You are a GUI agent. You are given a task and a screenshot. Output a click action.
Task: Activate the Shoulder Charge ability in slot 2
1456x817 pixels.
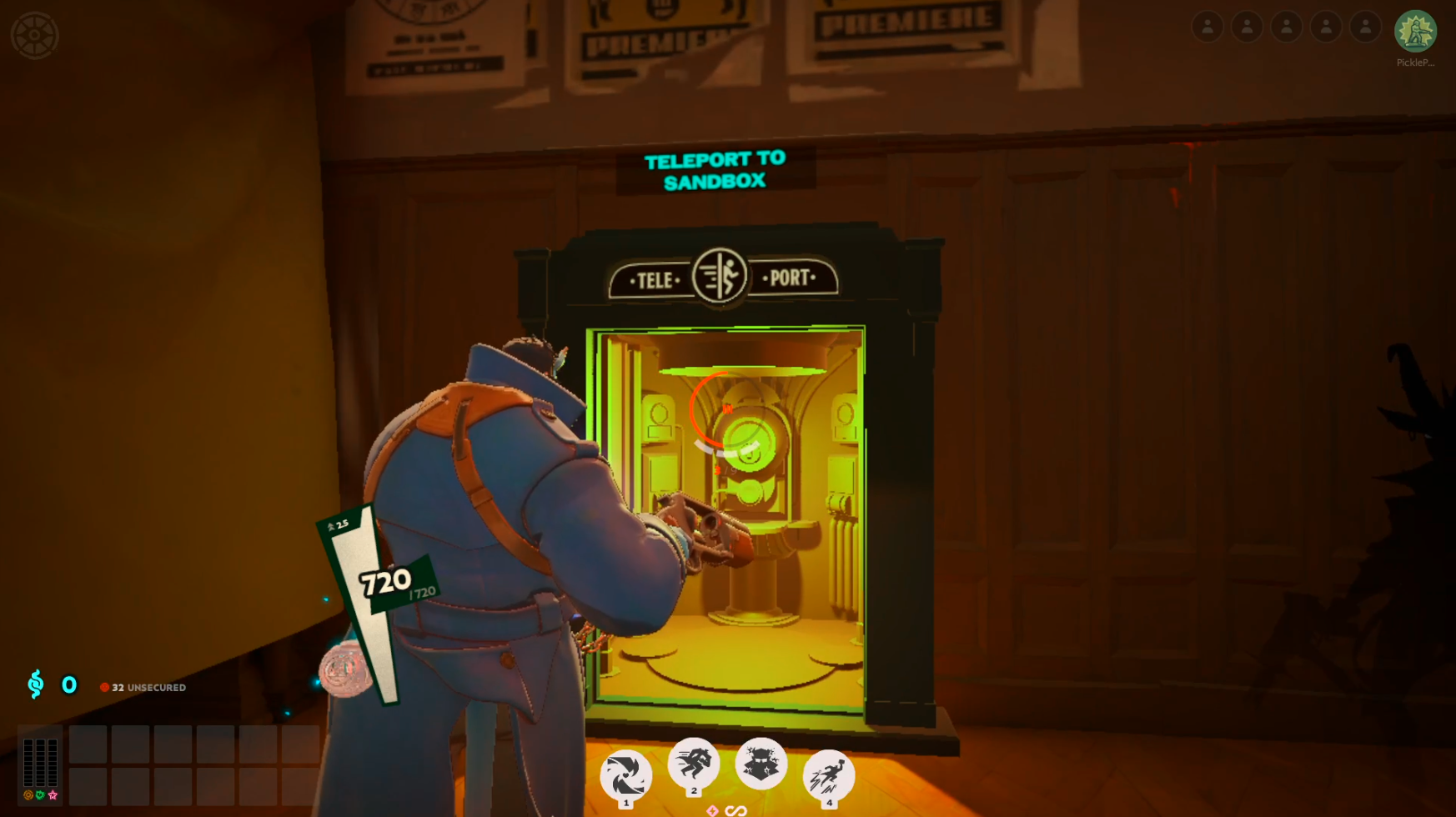[x=693, y=767]
